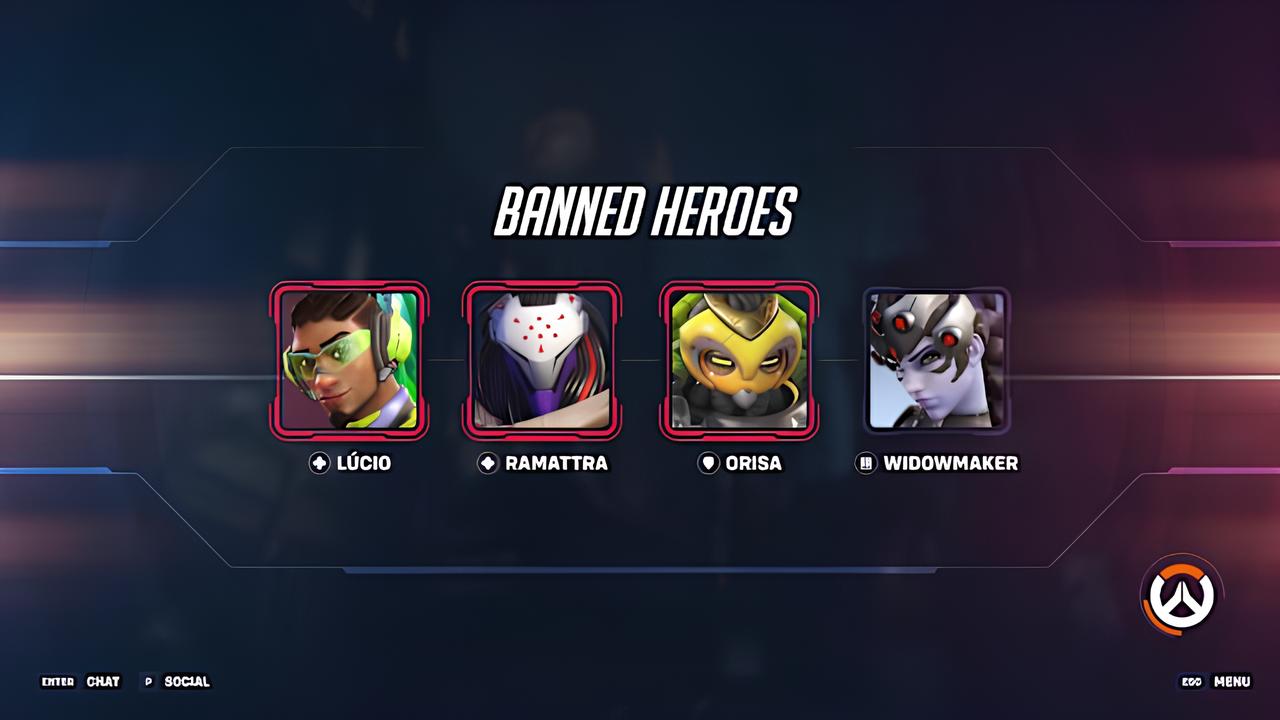Click the Banned Heroes heading
Image resolution: width=1280 pixels, height=720 pixels.
(645, 211)
